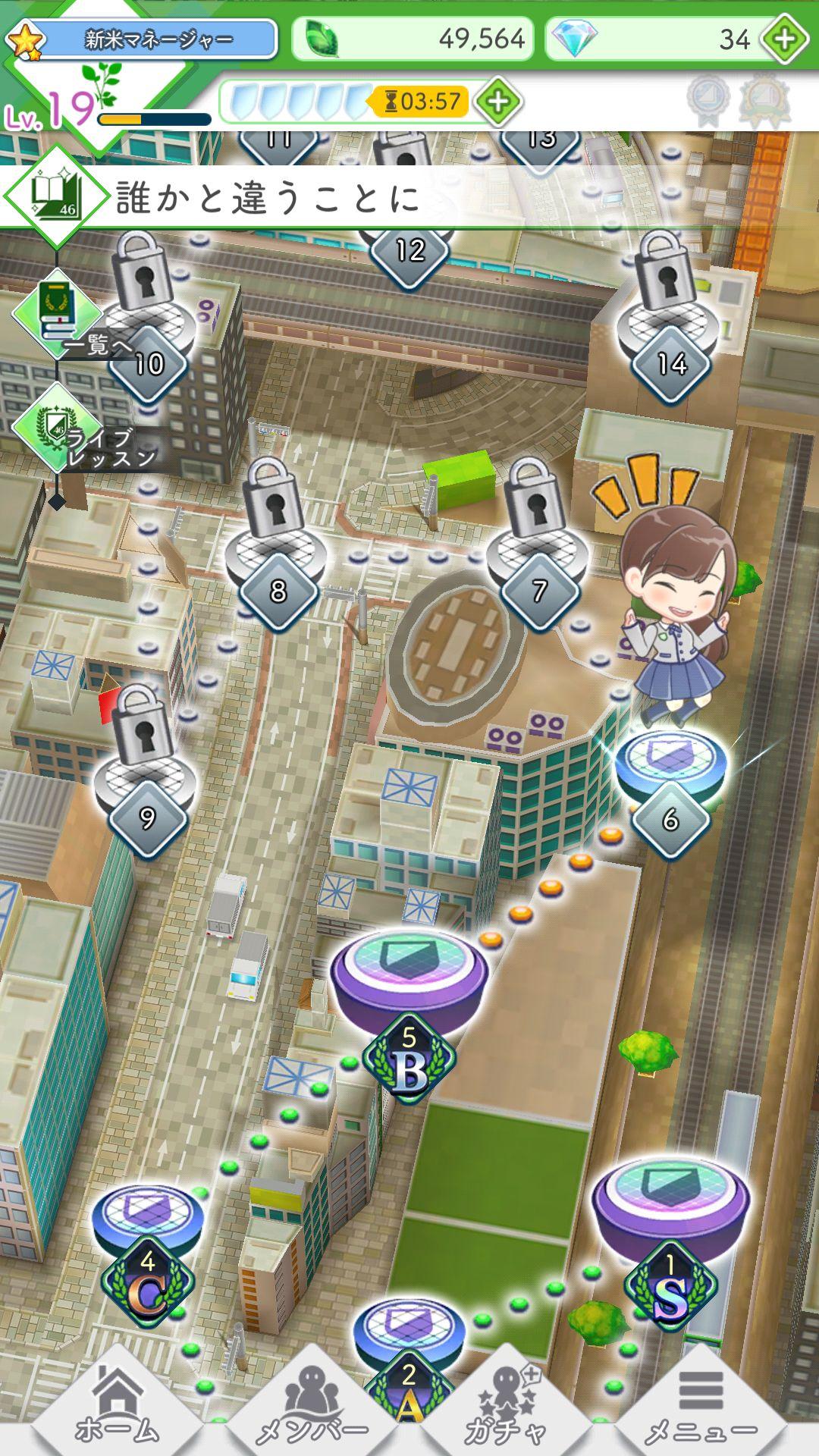Image resolution: width=819 pixels, height=1456 pixels.
Task: Tap the locked stage 9 node
Action: tap(146, 781)
